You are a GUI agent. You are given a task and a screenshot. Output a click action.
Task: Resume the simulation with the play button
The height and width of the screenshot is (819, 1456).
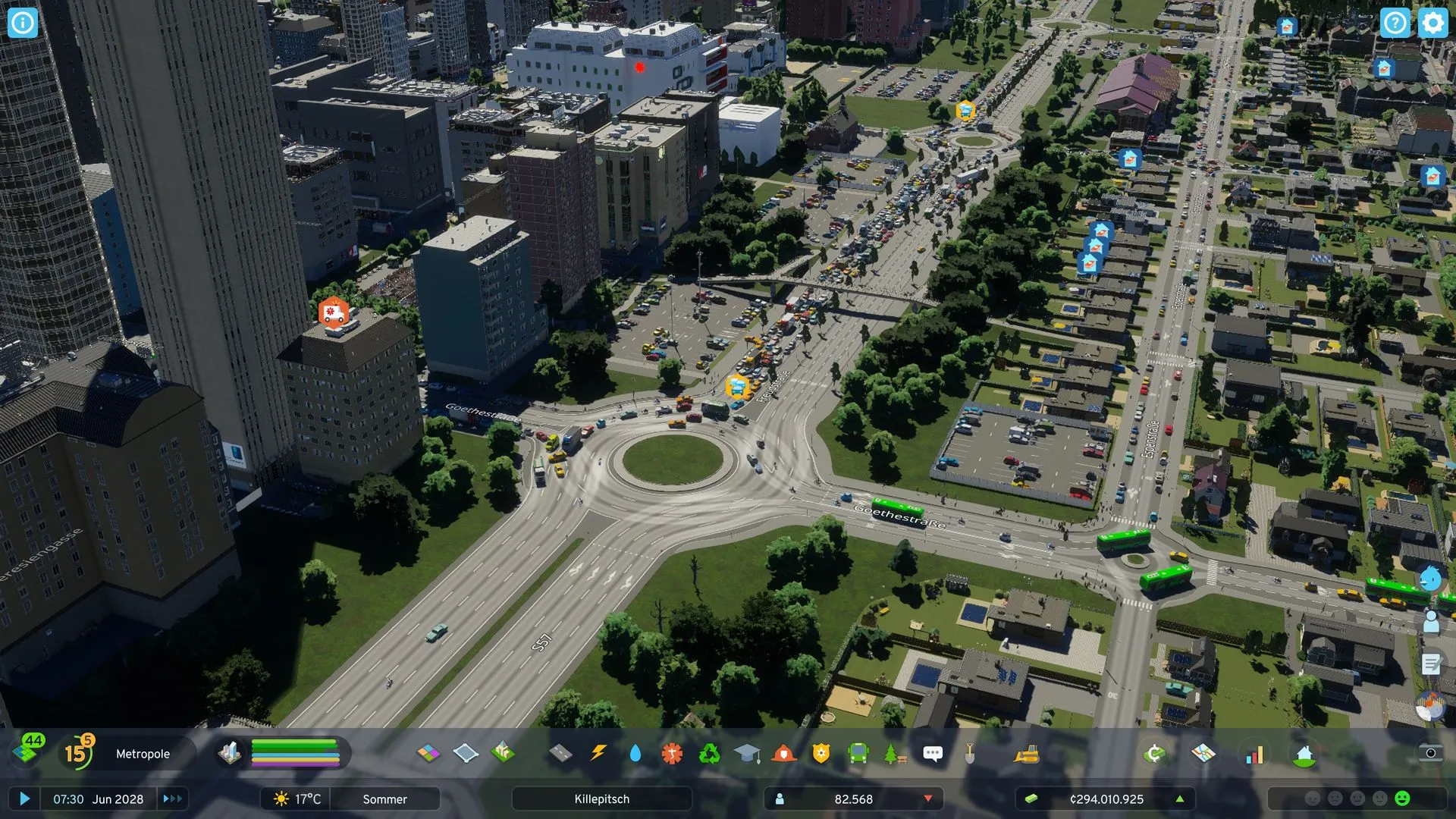pyautogui.click(x=24, y=799)
